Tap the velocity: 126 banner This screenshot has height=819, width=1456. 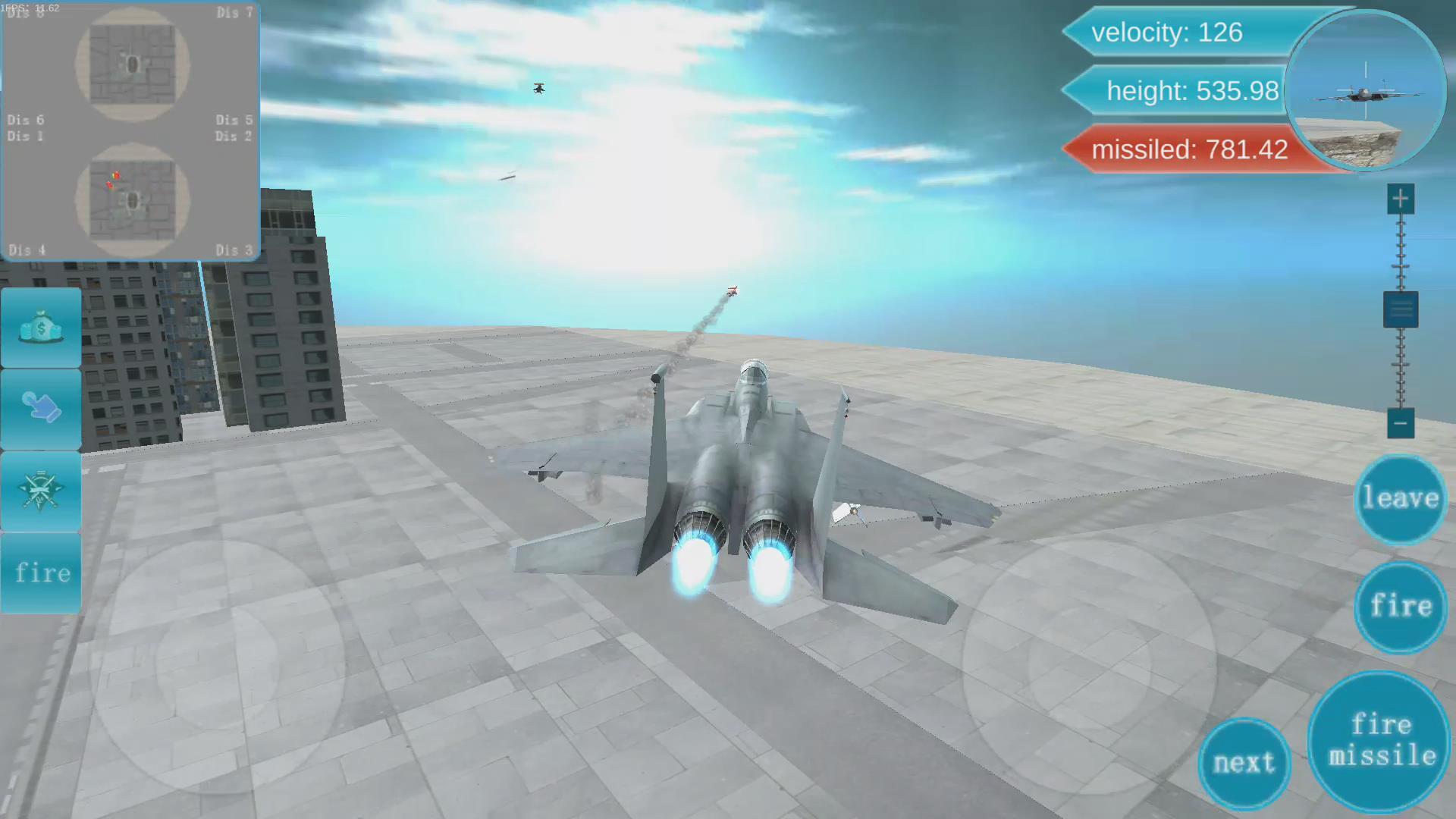point(1168,33)
